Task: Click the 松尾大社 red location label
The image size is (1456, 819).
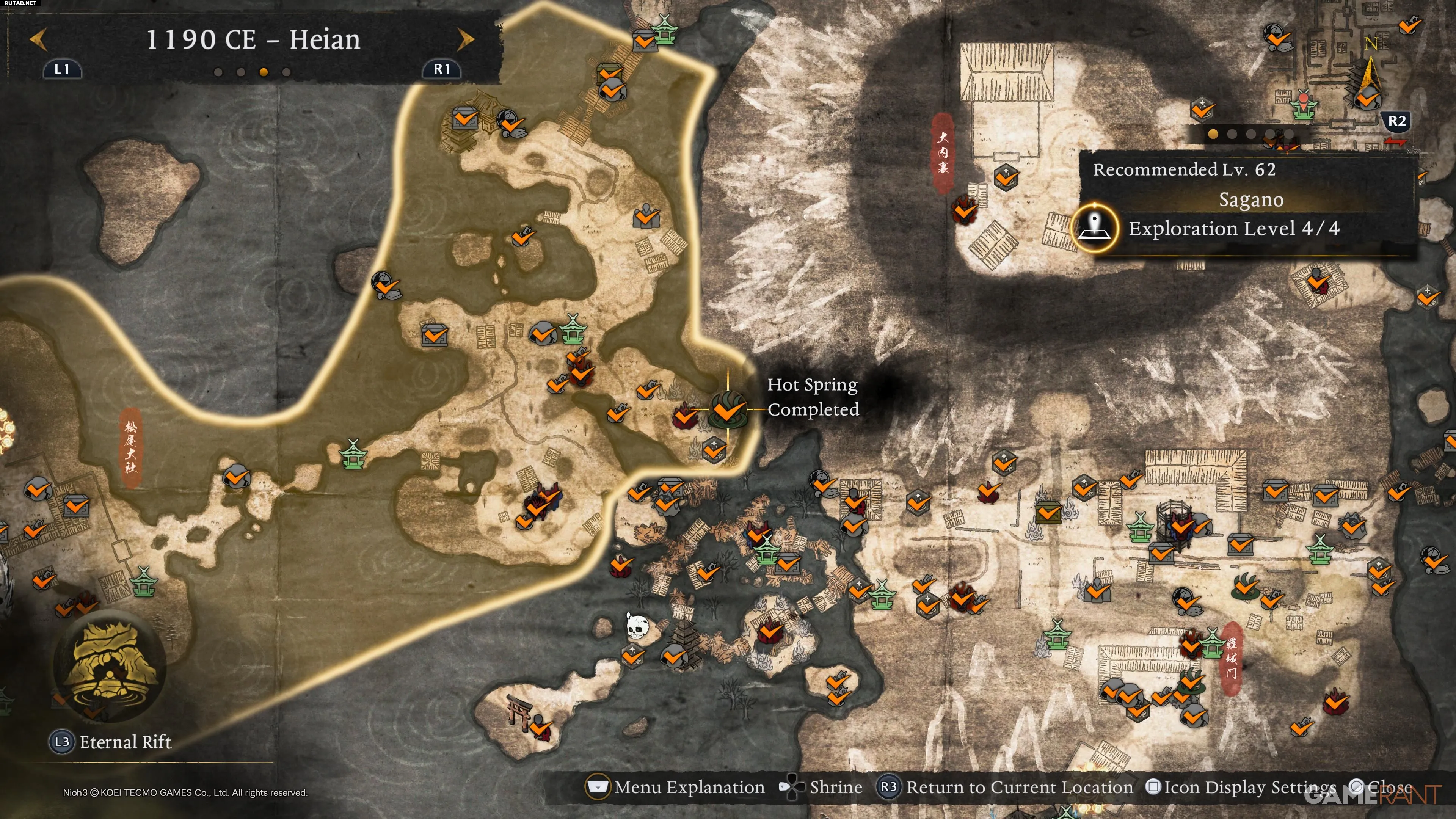Action: click(x=130, y=447)
